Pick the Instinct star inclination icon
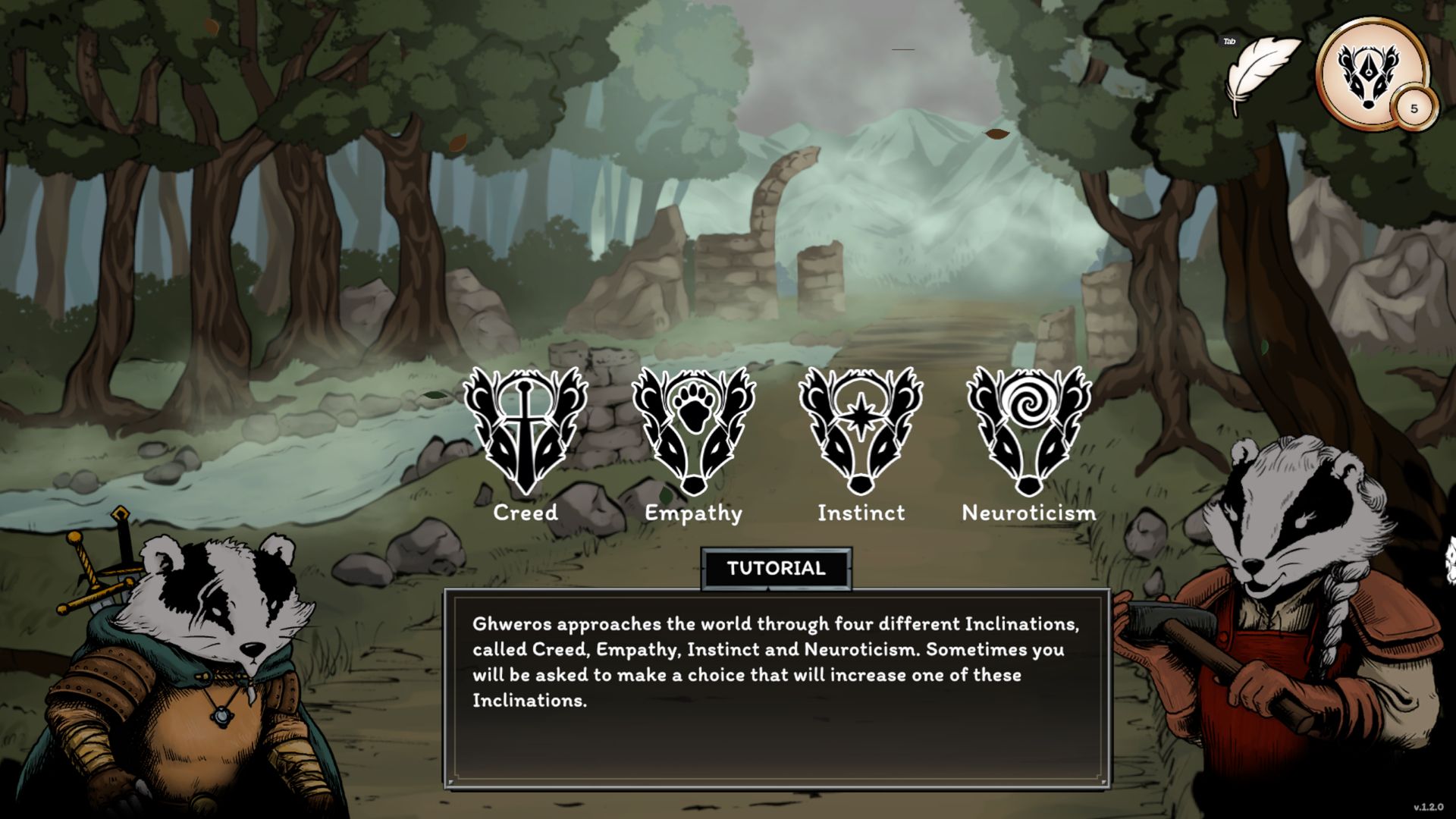 (861, 430)
